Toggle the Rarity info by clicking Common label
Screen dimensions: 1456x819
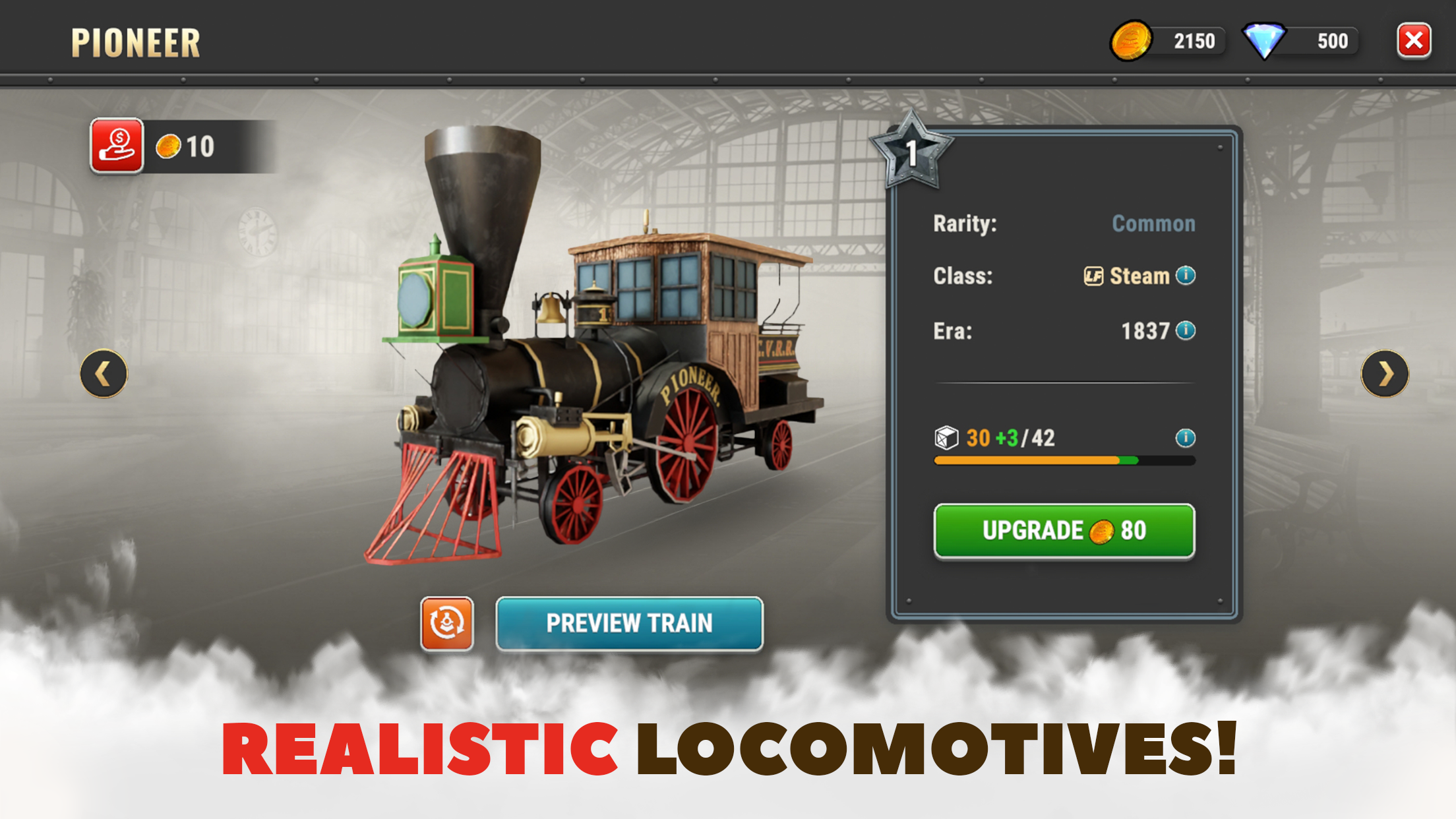point(1153,224)
